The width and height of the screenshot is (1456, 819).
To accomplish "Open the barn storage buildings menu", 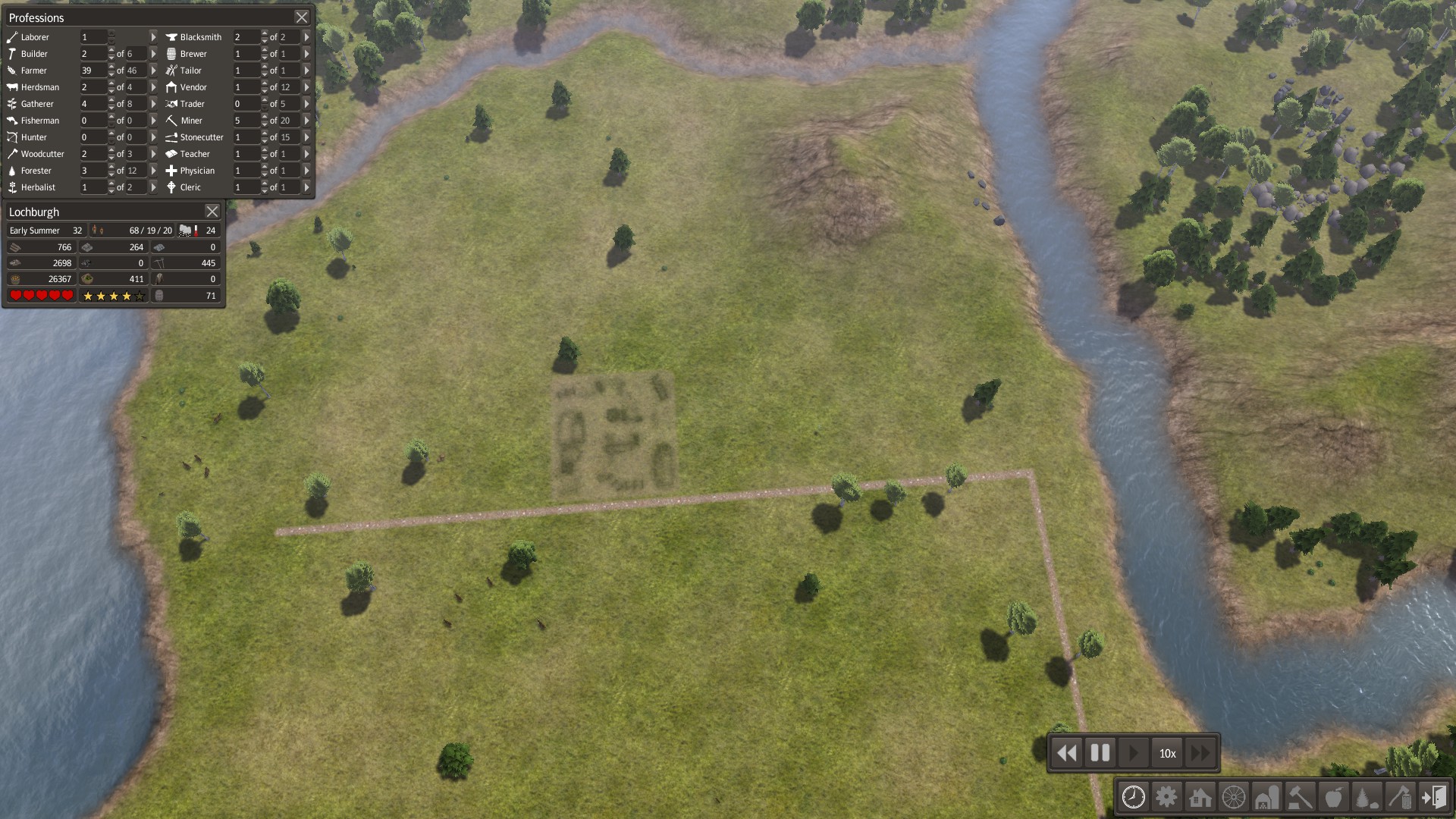I will tap(1267, 797).
